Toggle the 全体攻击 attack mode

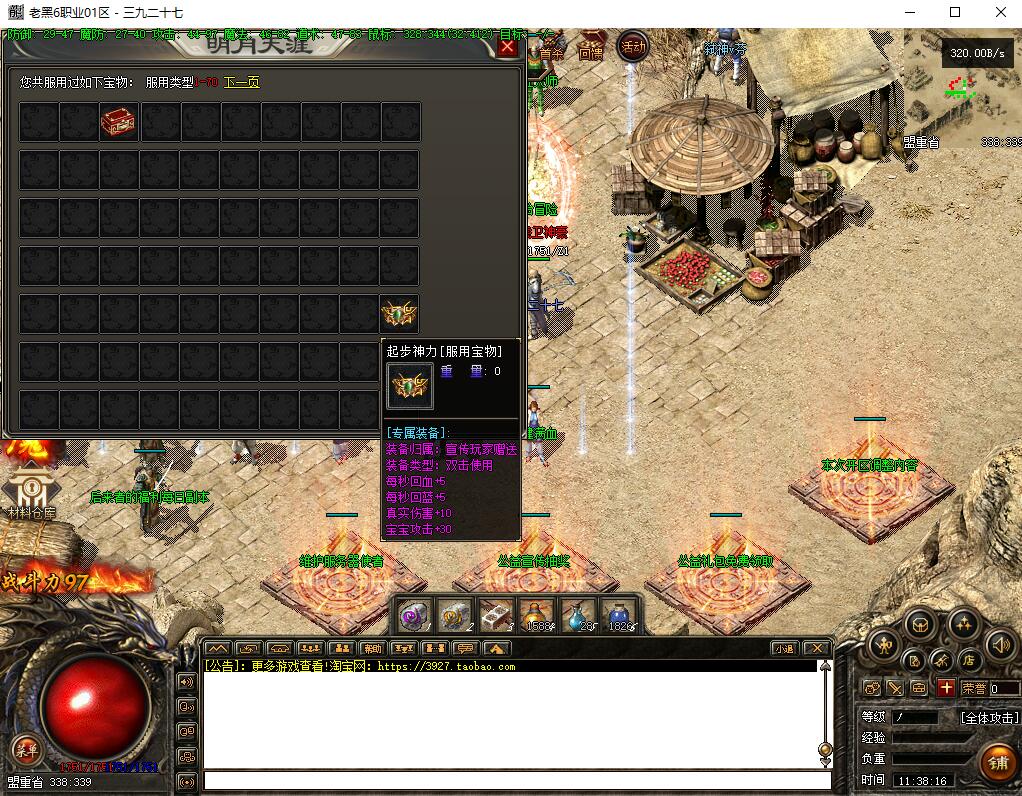pos(989,717)
